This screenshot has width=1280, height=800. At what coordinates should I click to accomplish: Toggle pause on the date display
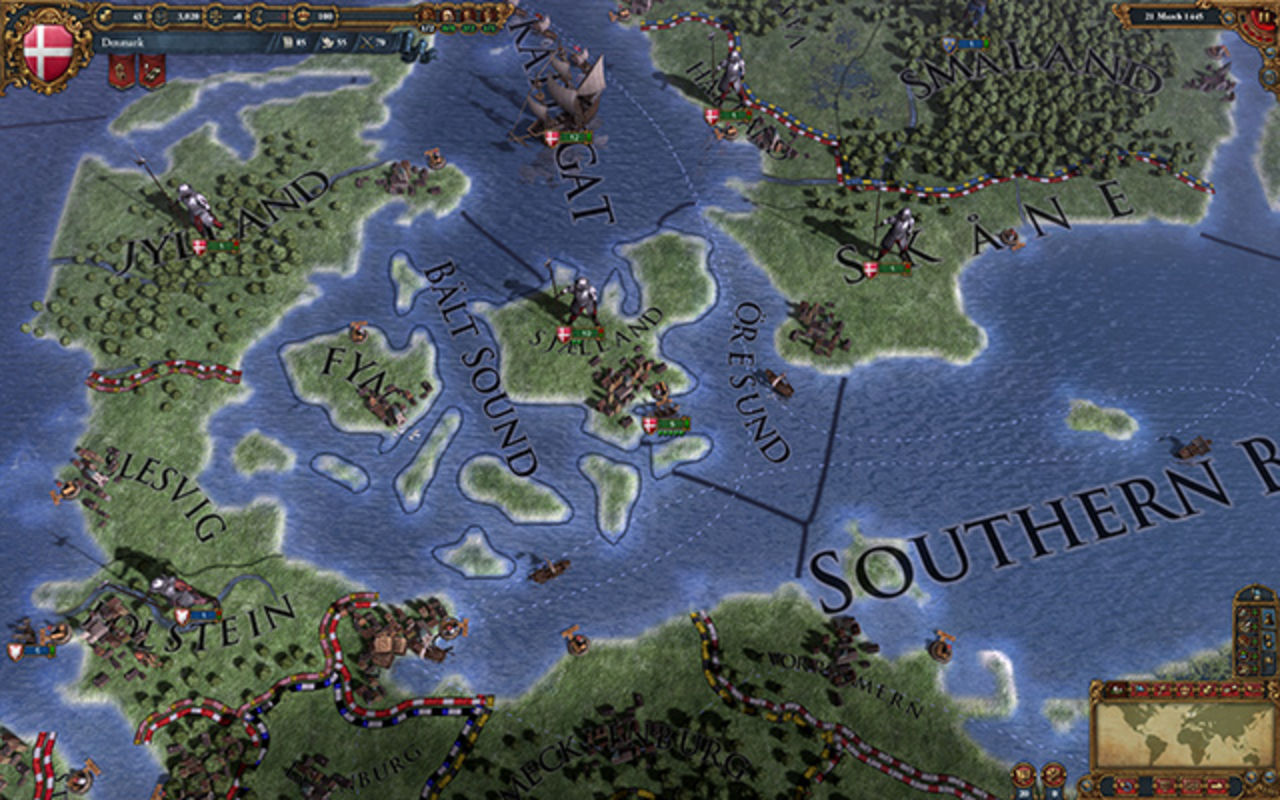click(1264, 17)
